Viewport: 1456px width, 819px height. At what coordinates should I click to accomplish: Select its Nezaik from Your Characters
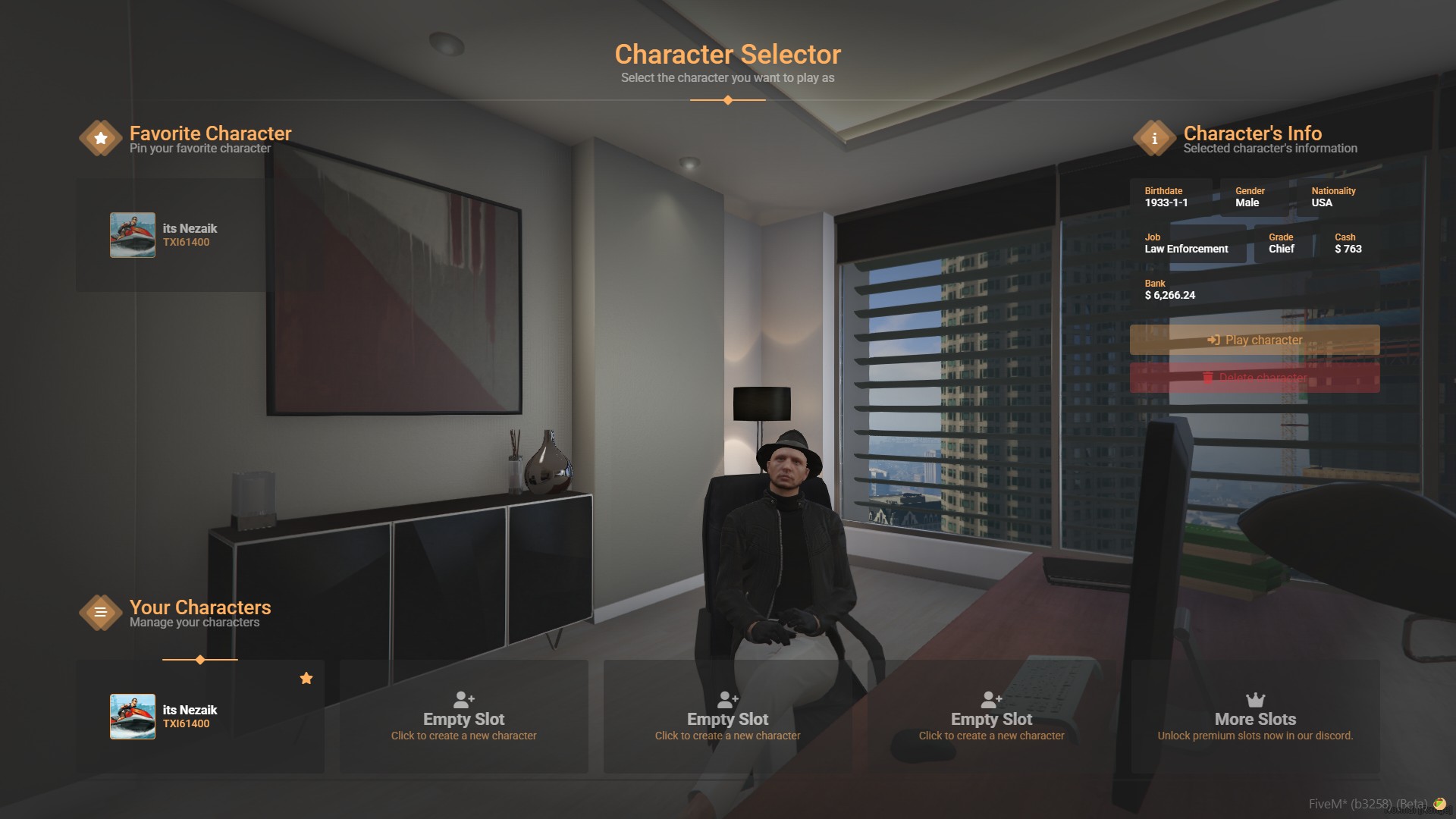[x=197, y=716]
